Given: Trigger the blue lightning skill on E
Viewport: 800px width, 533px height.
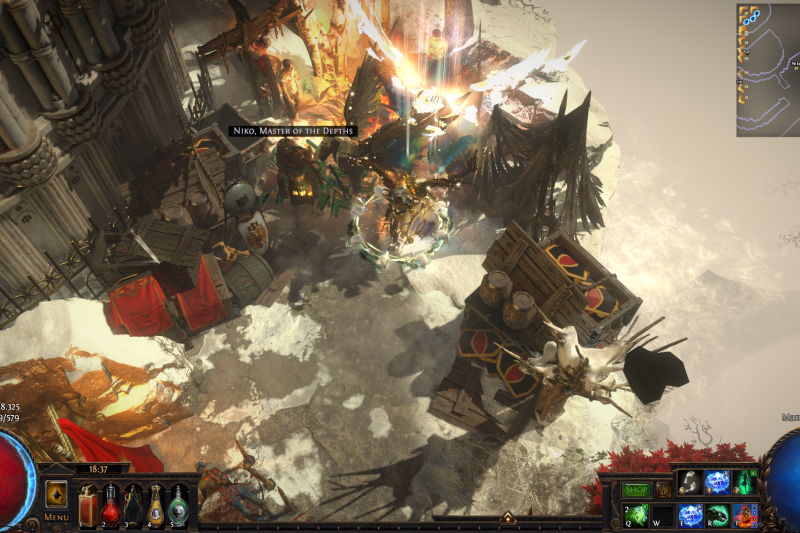Looking at the screenshot, I should (x=691, y=515).
